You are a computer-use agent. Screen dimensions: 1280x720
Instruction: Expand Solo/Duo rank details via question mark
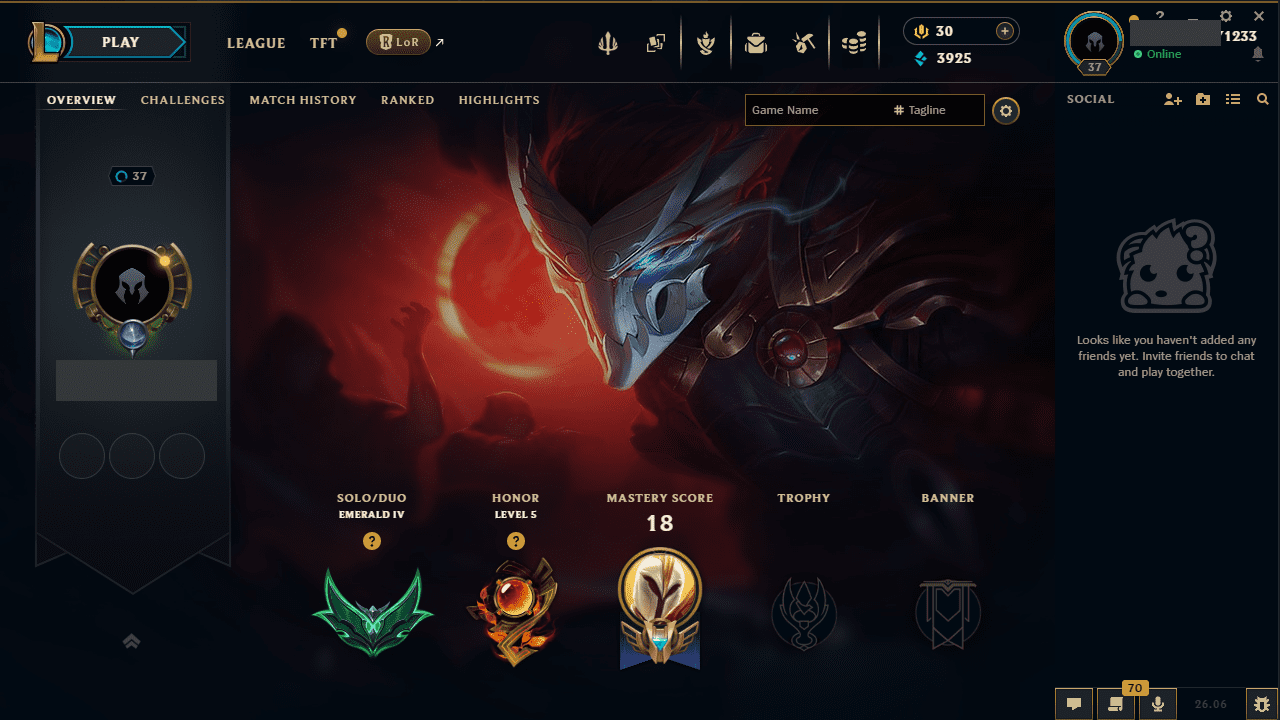[x=372, y=541]
